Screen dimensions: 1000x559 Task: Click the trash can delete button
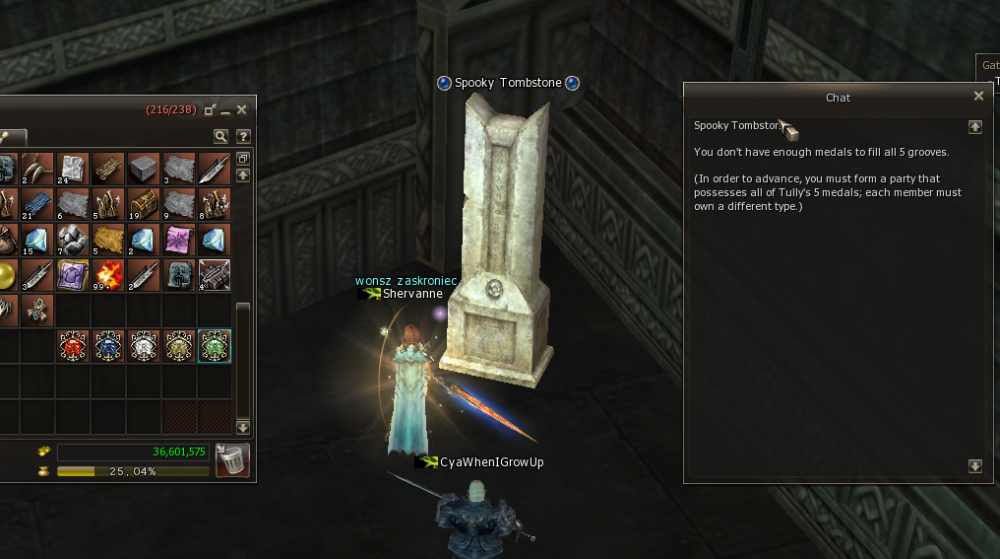click(x=232, y=460)
